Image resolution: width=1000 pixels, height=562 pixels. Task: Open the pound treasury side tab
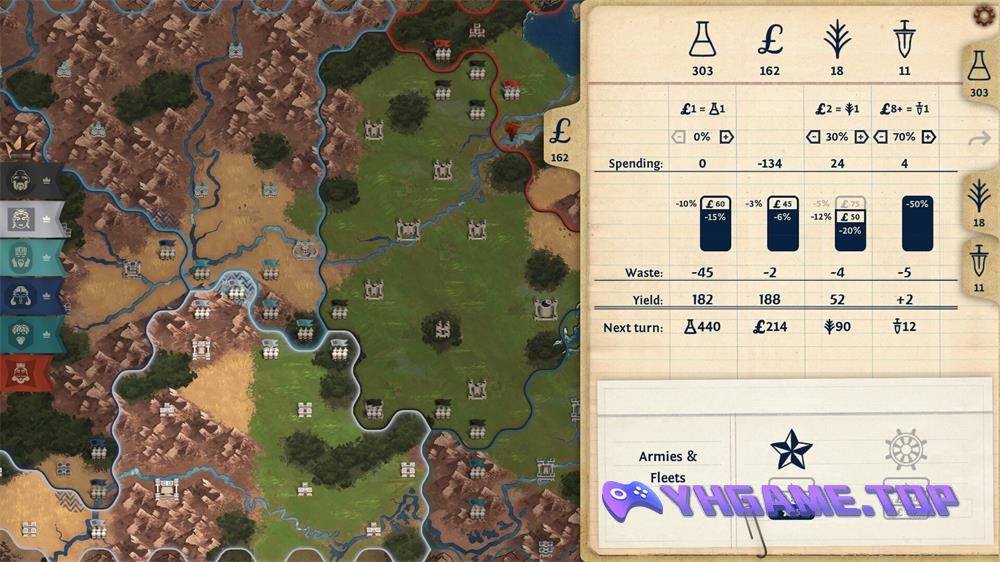pos(560,139)
